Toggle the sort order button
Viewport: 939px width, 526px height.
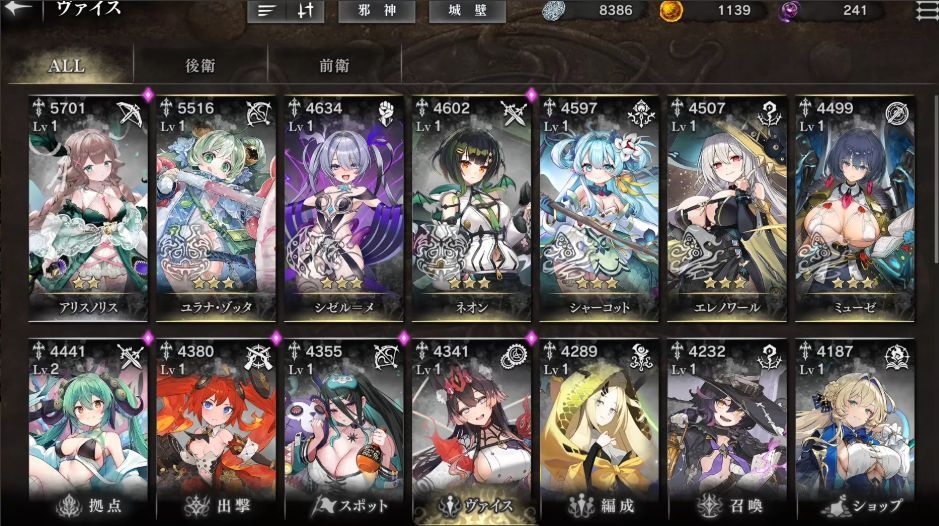coord(306,12)
